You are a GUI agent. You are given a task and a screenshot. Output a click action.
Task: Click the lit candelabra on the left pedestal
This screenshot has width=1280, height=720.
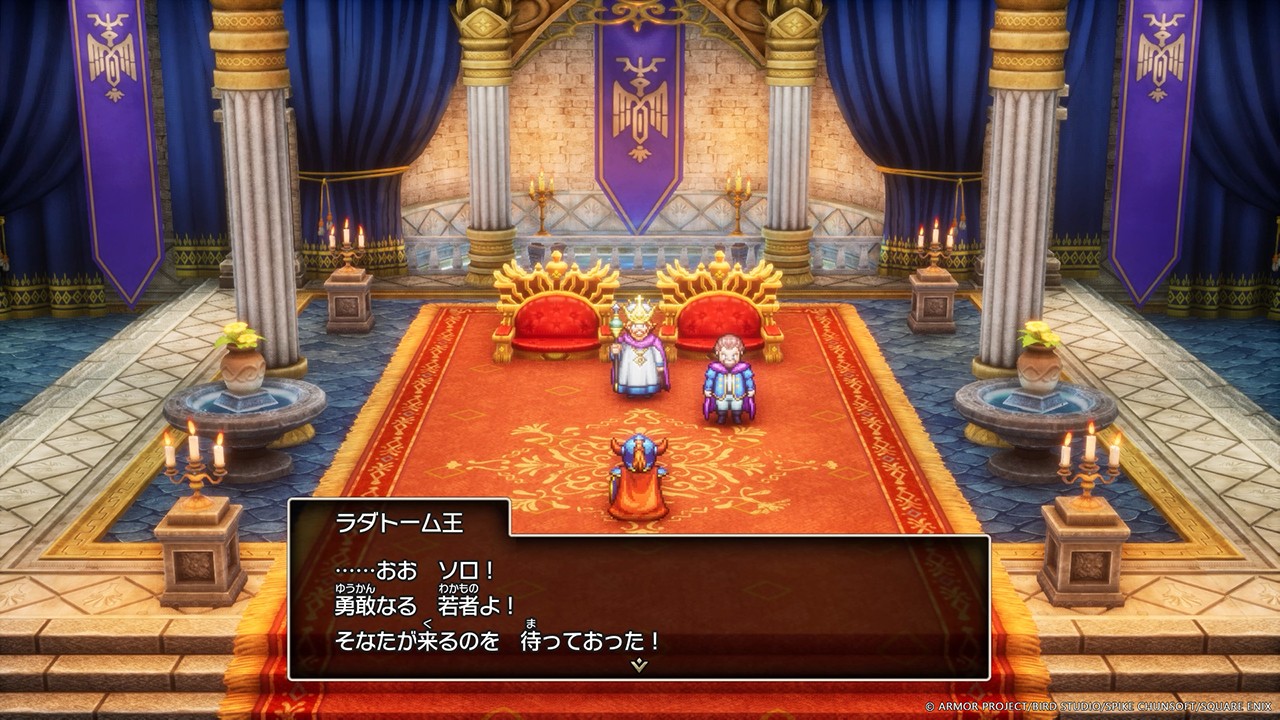[x=196, y=467]
